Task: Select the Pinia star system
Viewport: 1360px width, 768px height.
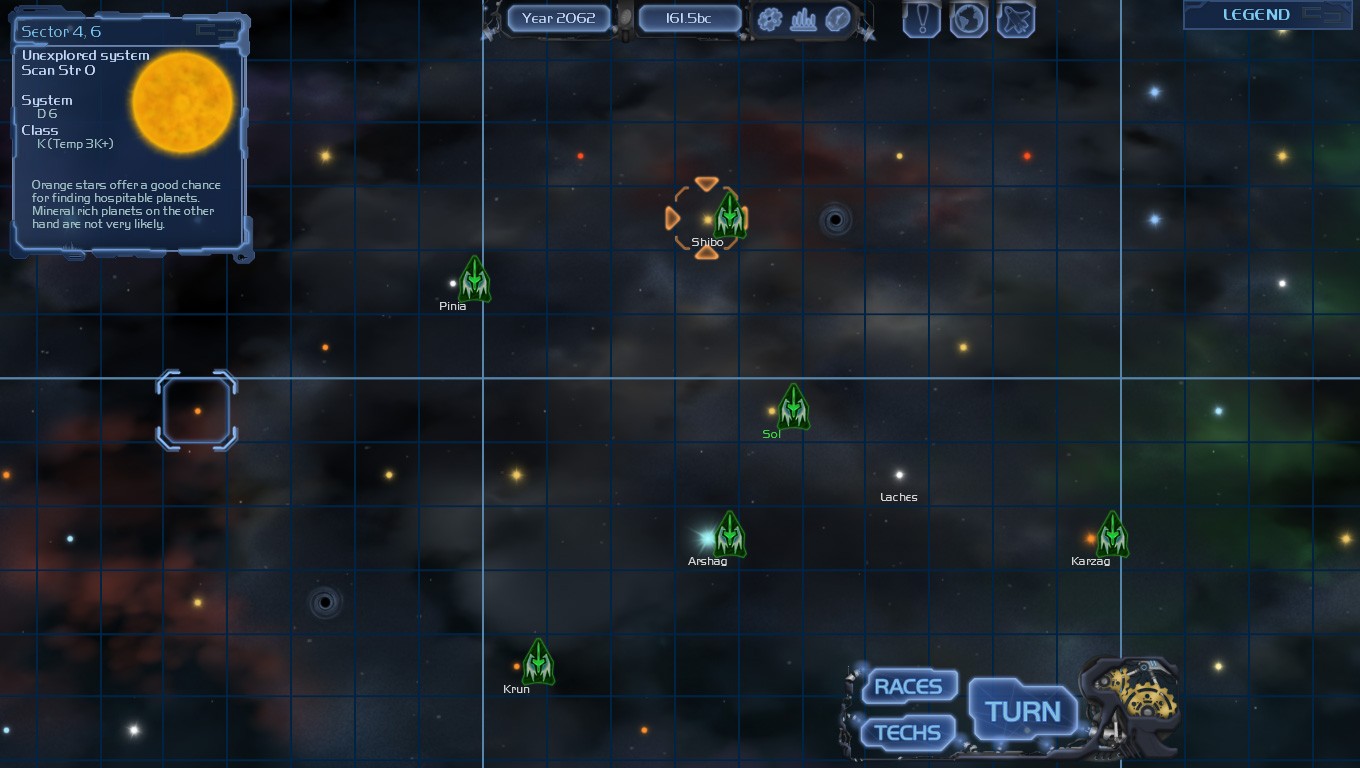Action: pos(453,284)
